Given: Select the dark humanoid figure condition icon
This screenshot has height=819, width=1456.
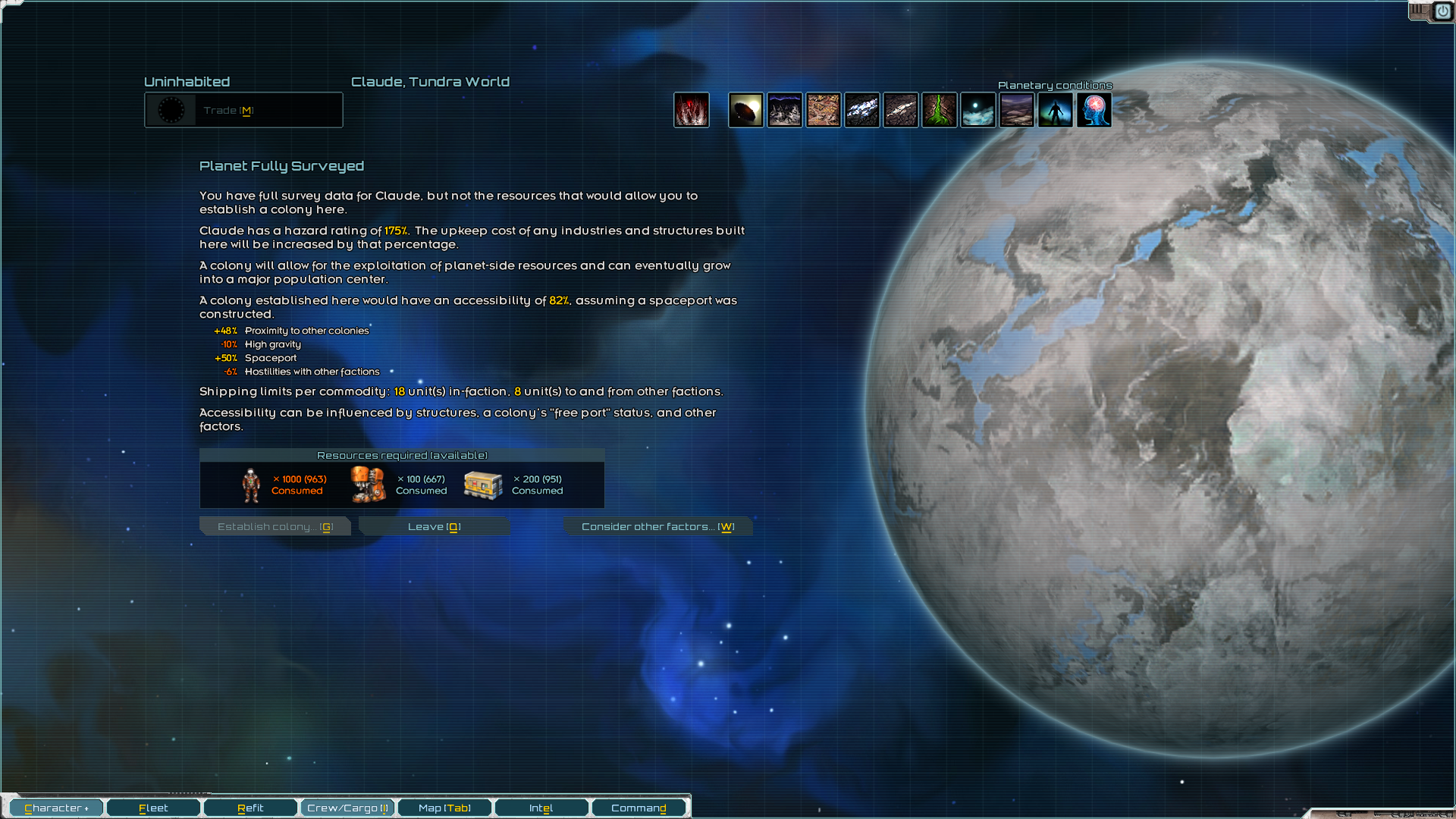Looking at the screenshot, I should (x=1056, y=110).
